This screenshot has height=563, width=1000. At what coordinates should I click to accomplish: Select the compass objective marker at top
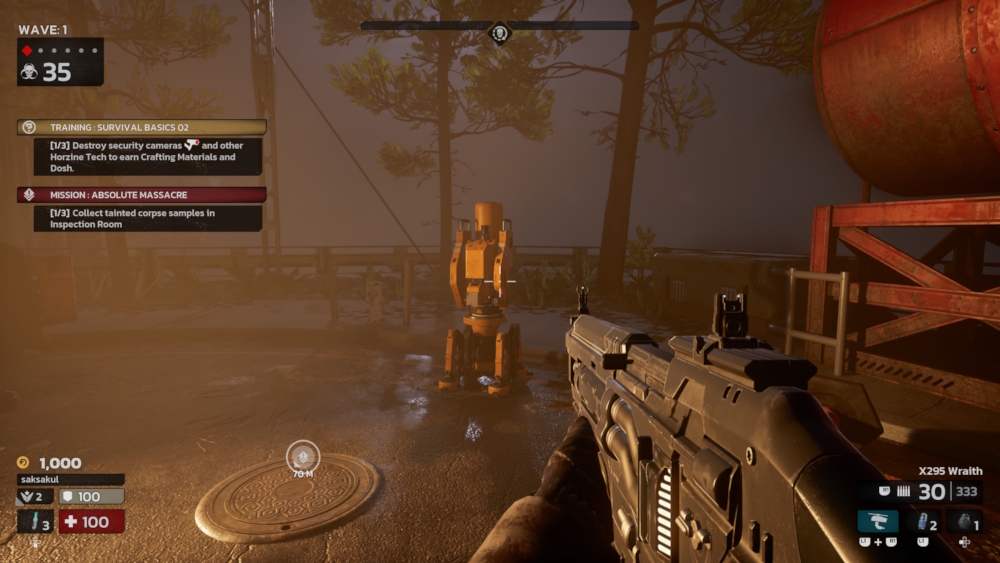click(x=500, y=33)
